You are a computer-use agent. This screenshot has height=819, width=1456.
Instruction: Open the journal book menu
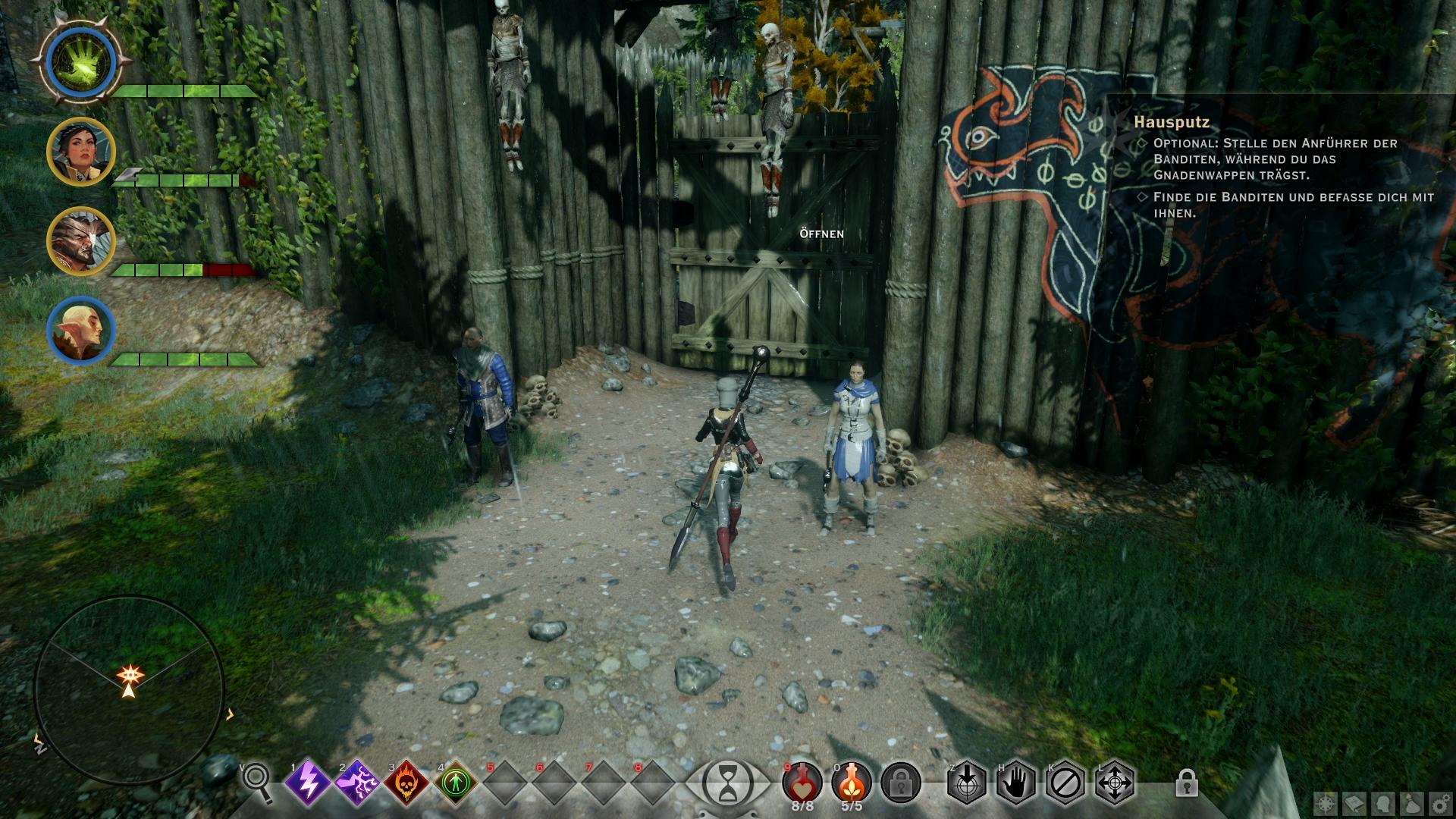click(1355, 802)
